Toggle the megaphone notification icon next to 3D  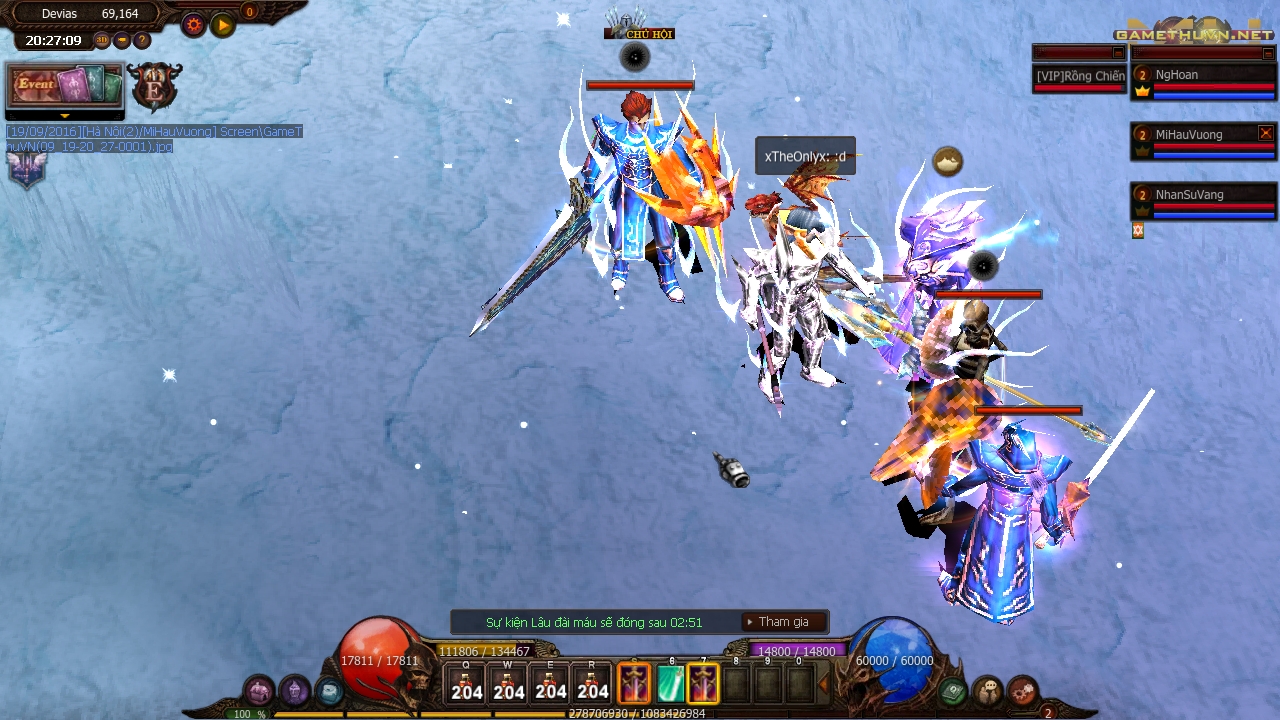point(122,40)
